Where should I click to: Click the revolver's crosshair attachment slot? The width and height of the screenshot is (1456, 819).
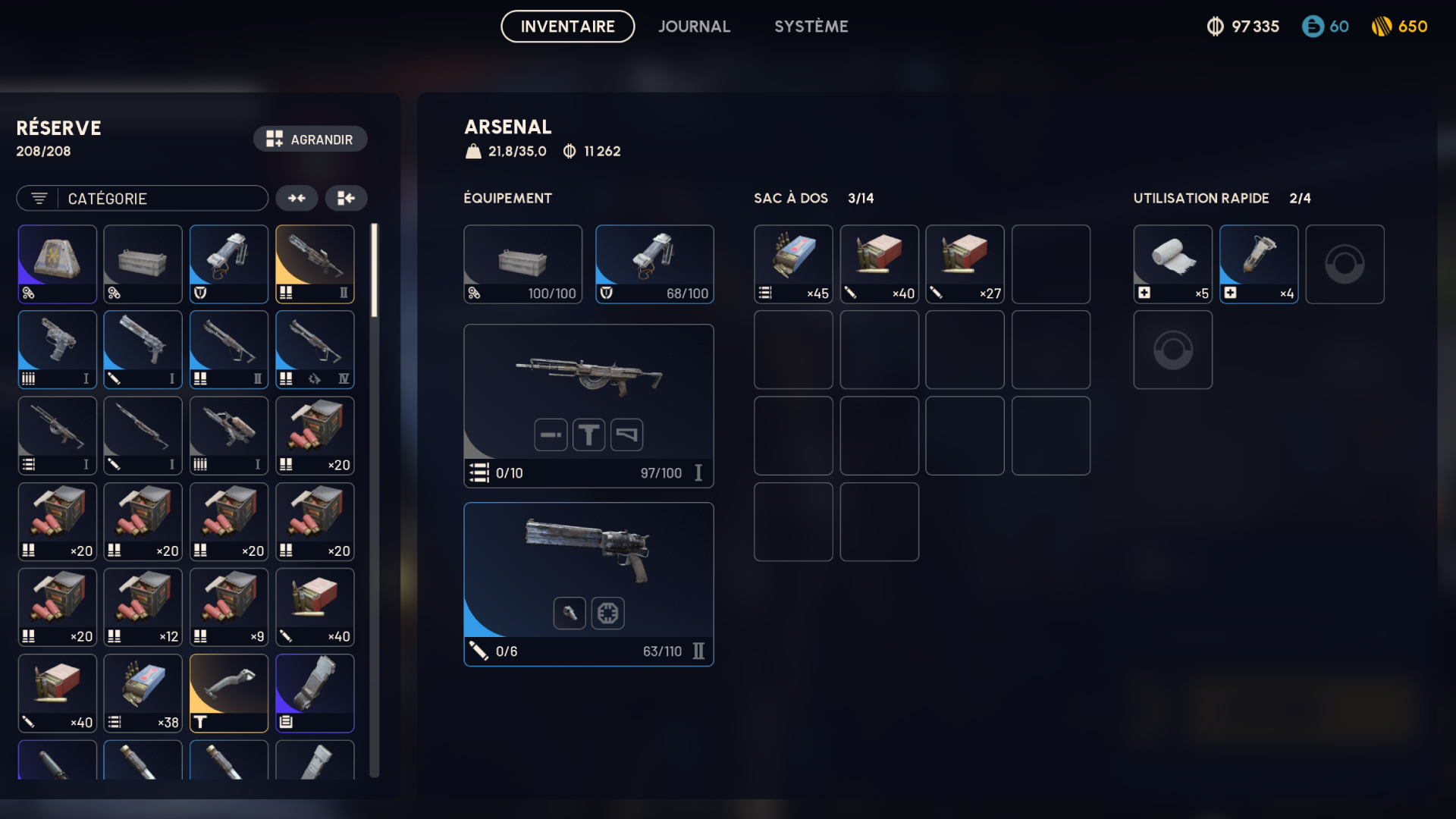point(607,613)
